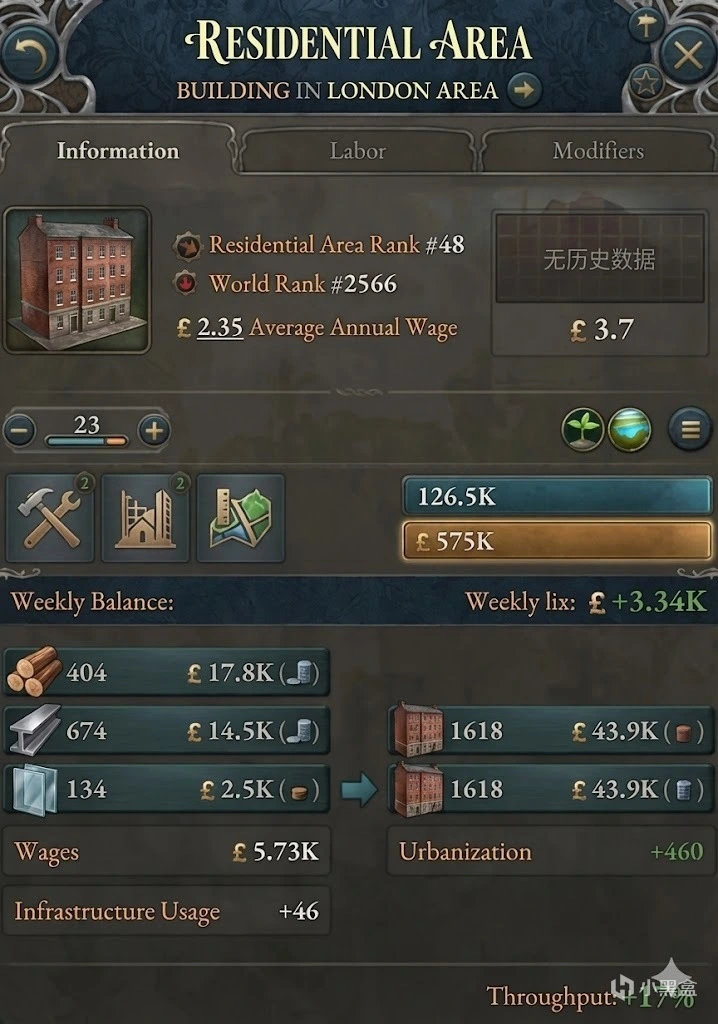718x1024 pixels.
Task: Click the glass input goods row
Action: pyautogui.click(x=166, y=790)
